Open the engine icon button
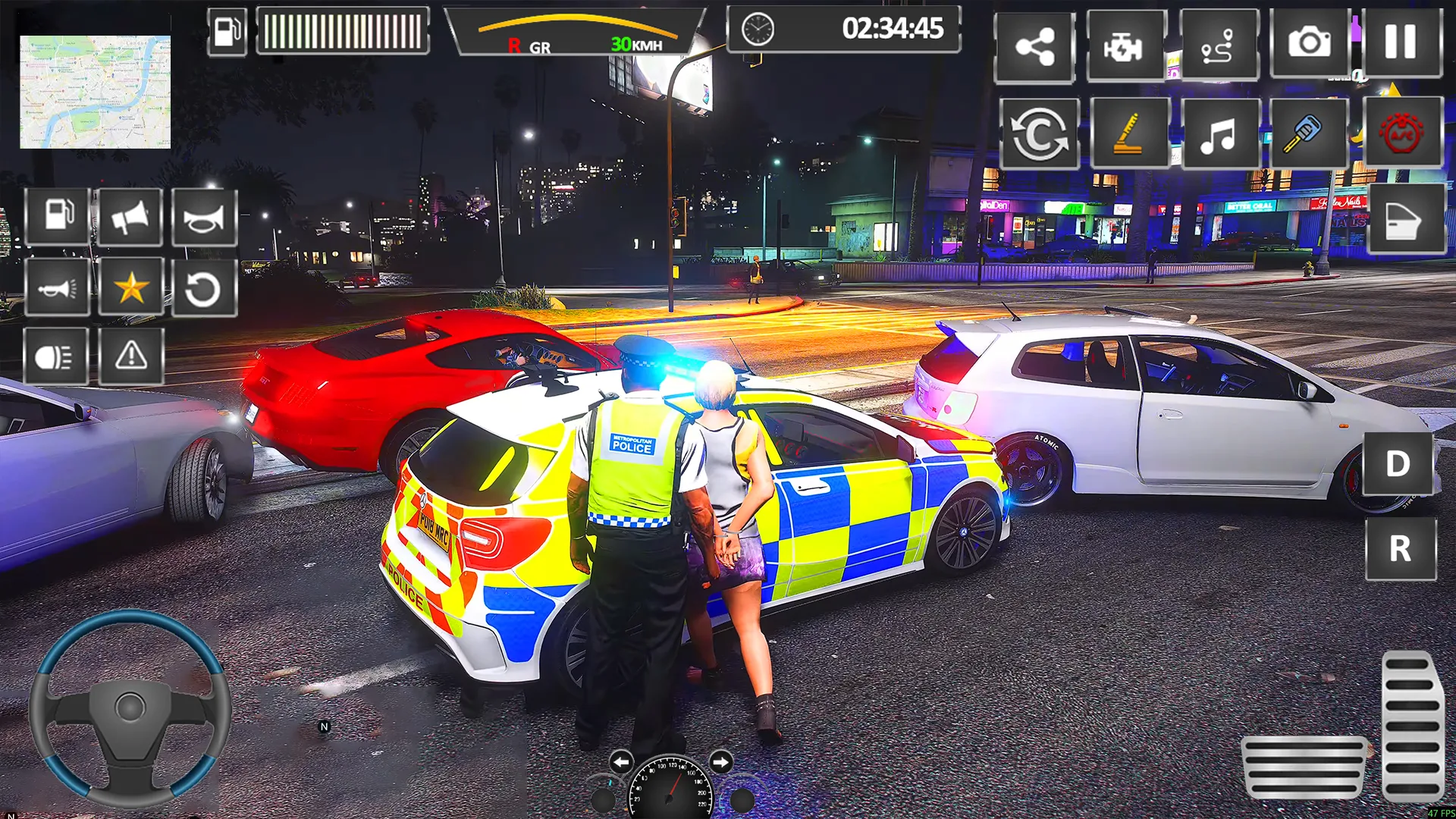 (x=1124, y=46)
